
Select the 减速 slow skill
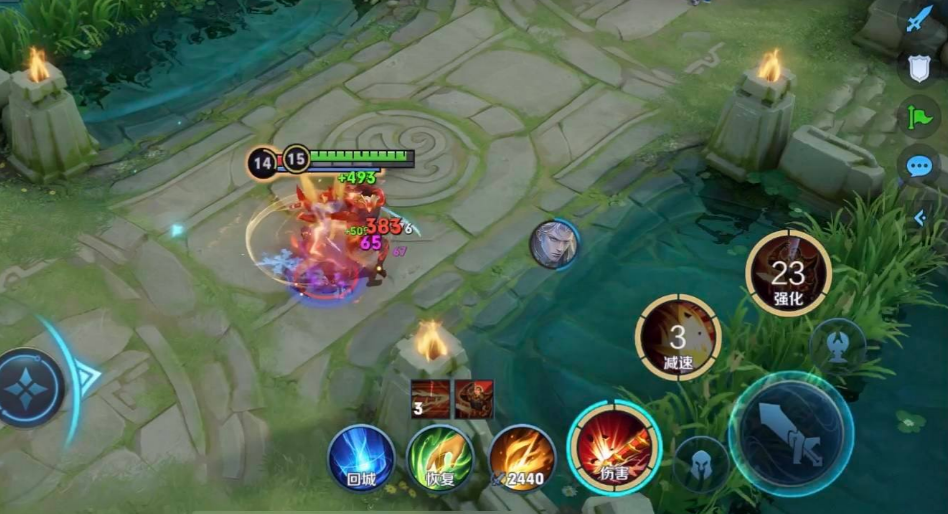679,338
